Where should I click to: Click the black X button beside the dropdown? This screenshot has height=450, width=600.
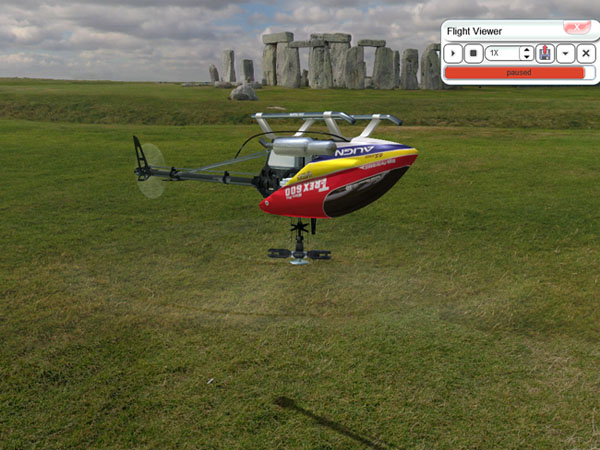coord(586,53)
